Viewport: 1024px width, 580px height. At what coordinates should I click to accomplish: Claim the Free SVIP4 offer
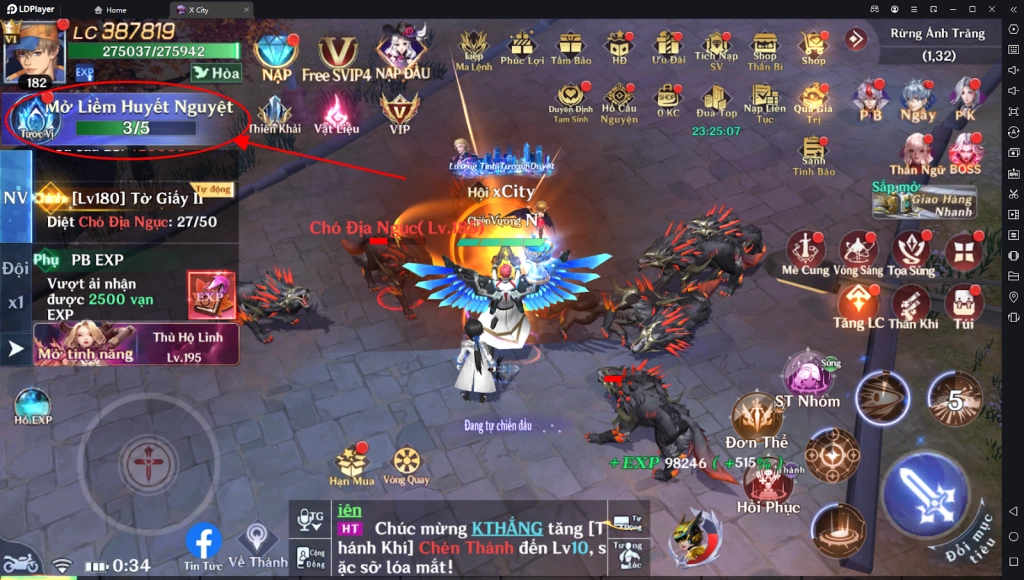coord(337,56)
